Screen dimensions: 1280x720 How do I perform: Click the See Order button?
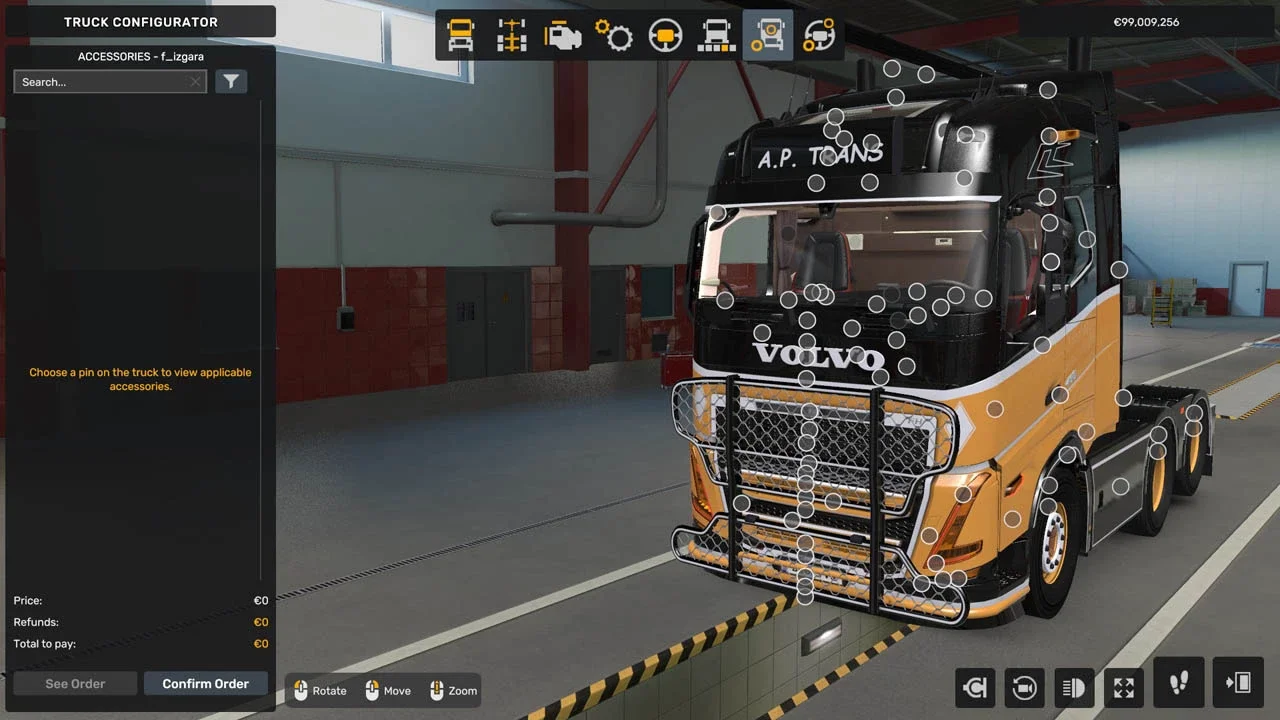coord(75,684)
